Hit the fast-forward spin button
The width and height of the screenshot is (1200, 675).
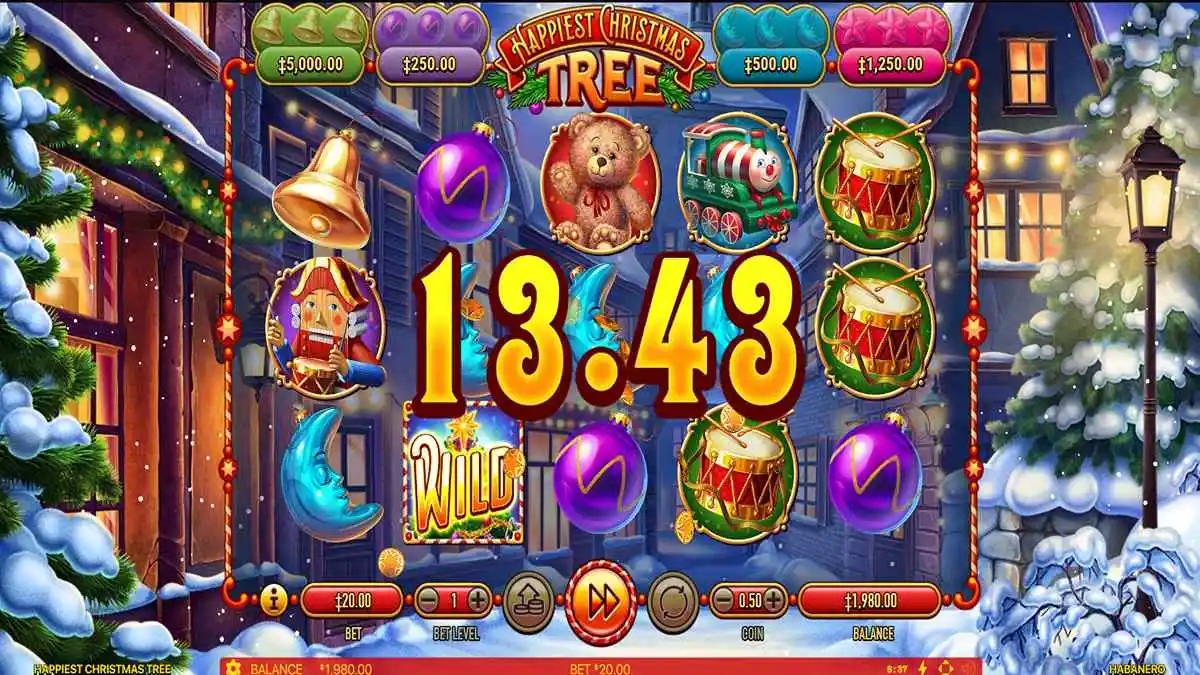click(x=601, y=603)
